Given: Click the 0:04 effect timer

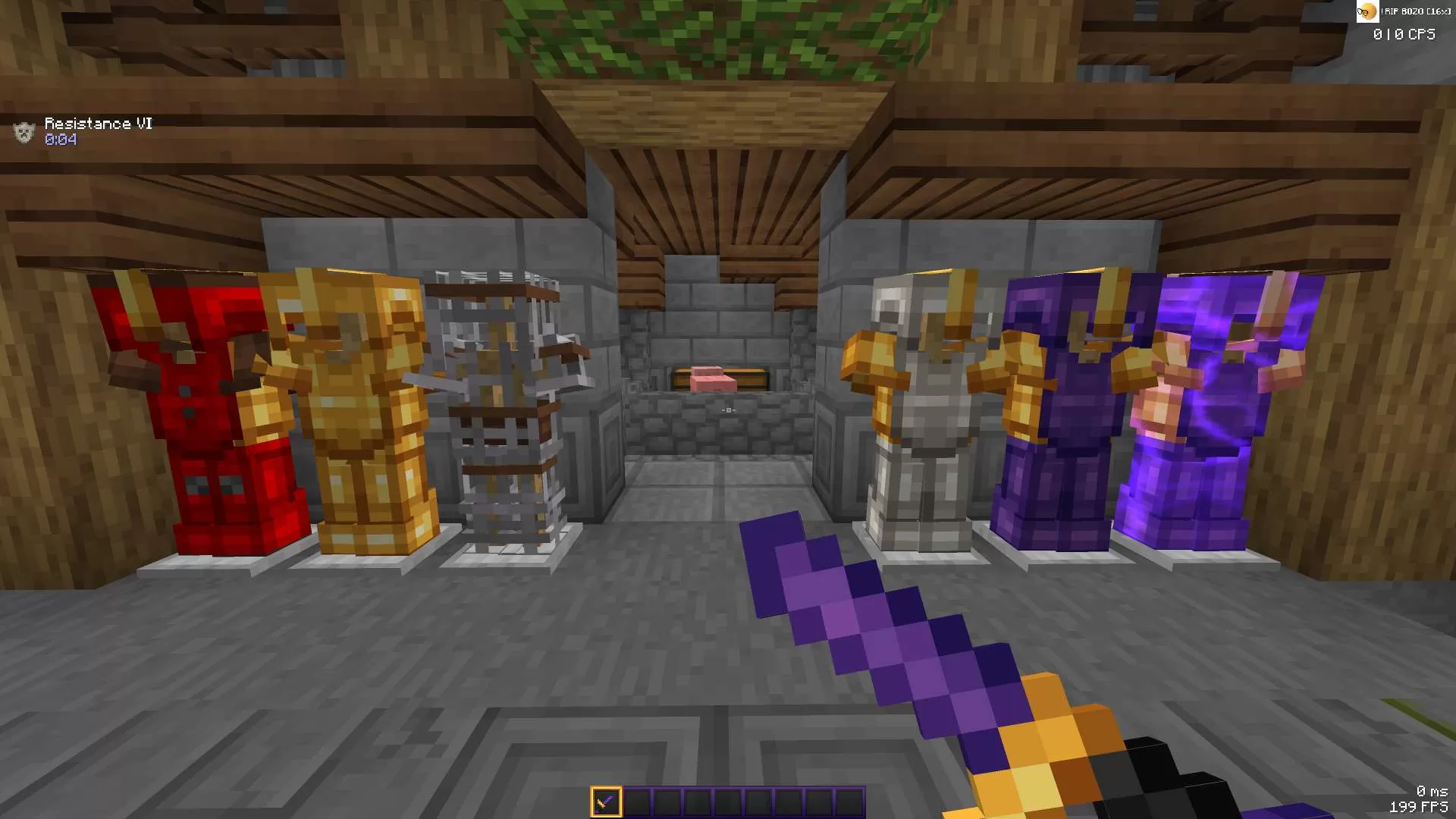Looking at the screenshot, I should pos(59,140).
